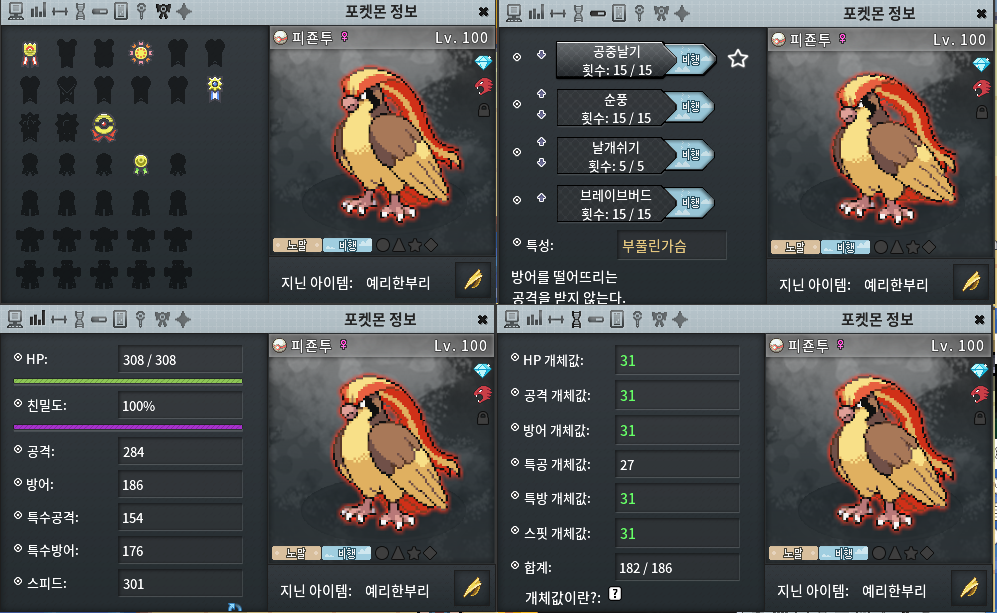Close the window showing the ribbon collection
997x613 pixels.
click(484, 12)
